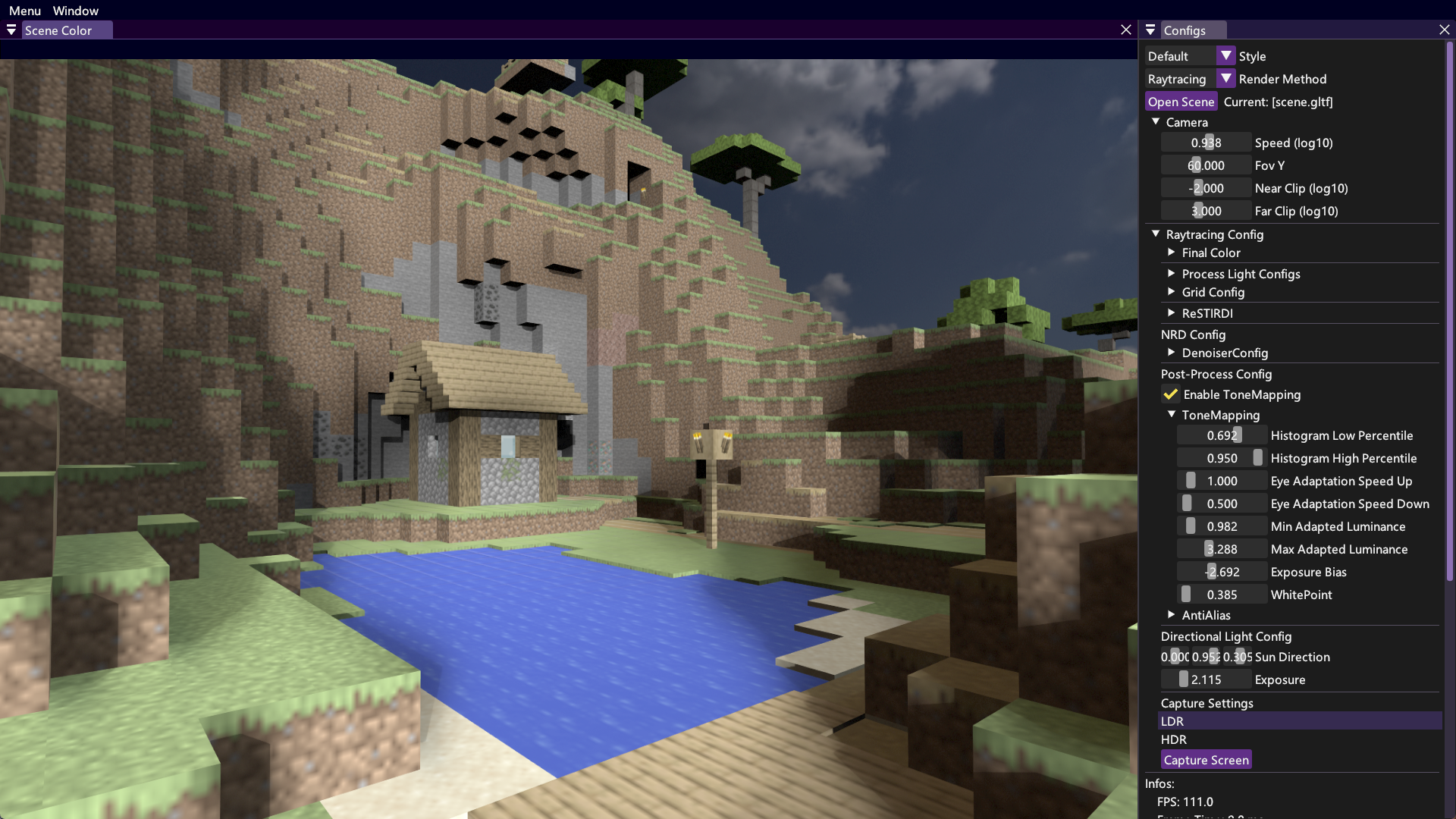1456x819 pixels.
Task: Expand the ReSTIRDI section
Action: [1172, 313]
